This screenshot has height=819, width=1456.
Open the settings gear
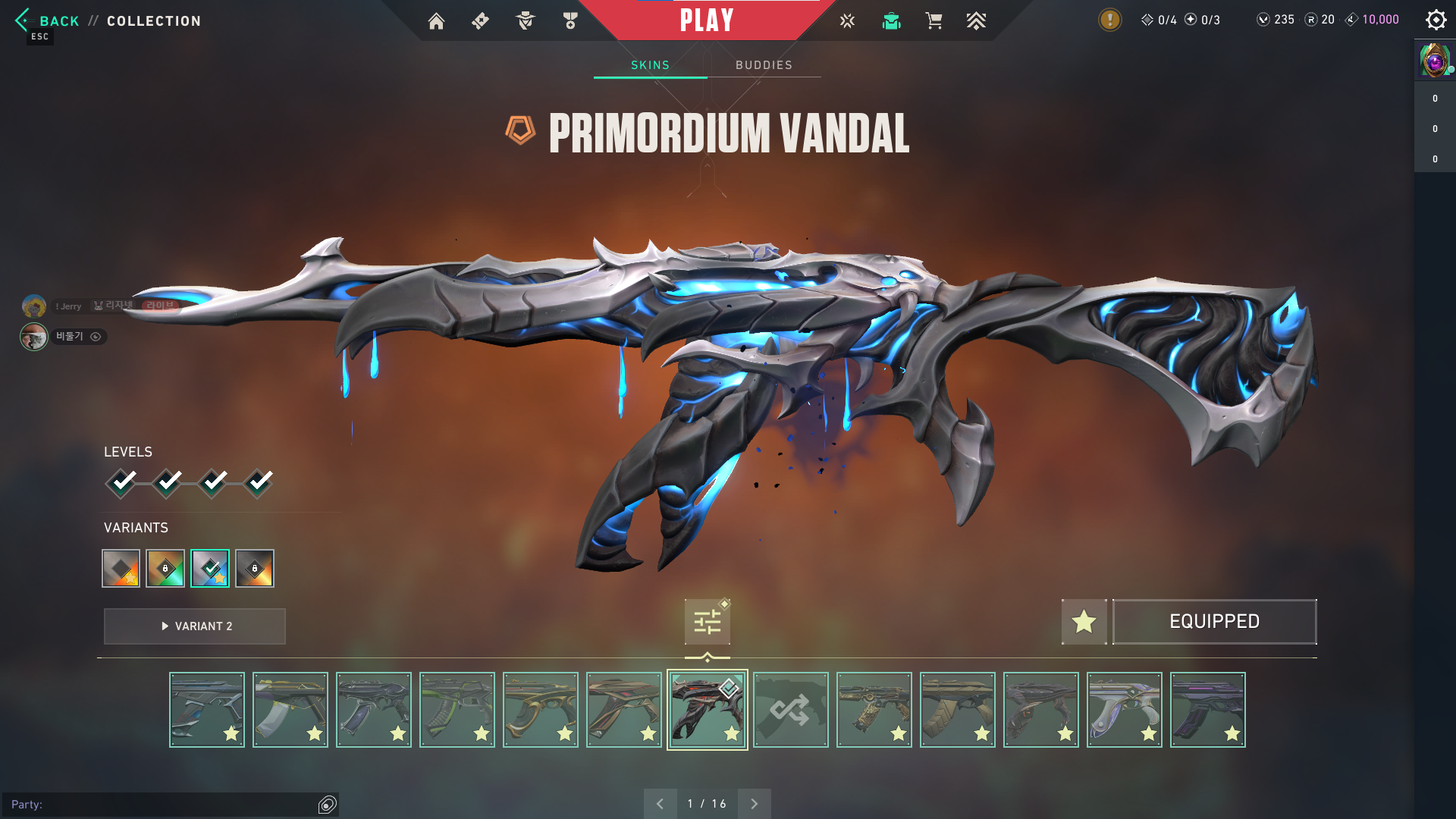tap(1436, 20)
